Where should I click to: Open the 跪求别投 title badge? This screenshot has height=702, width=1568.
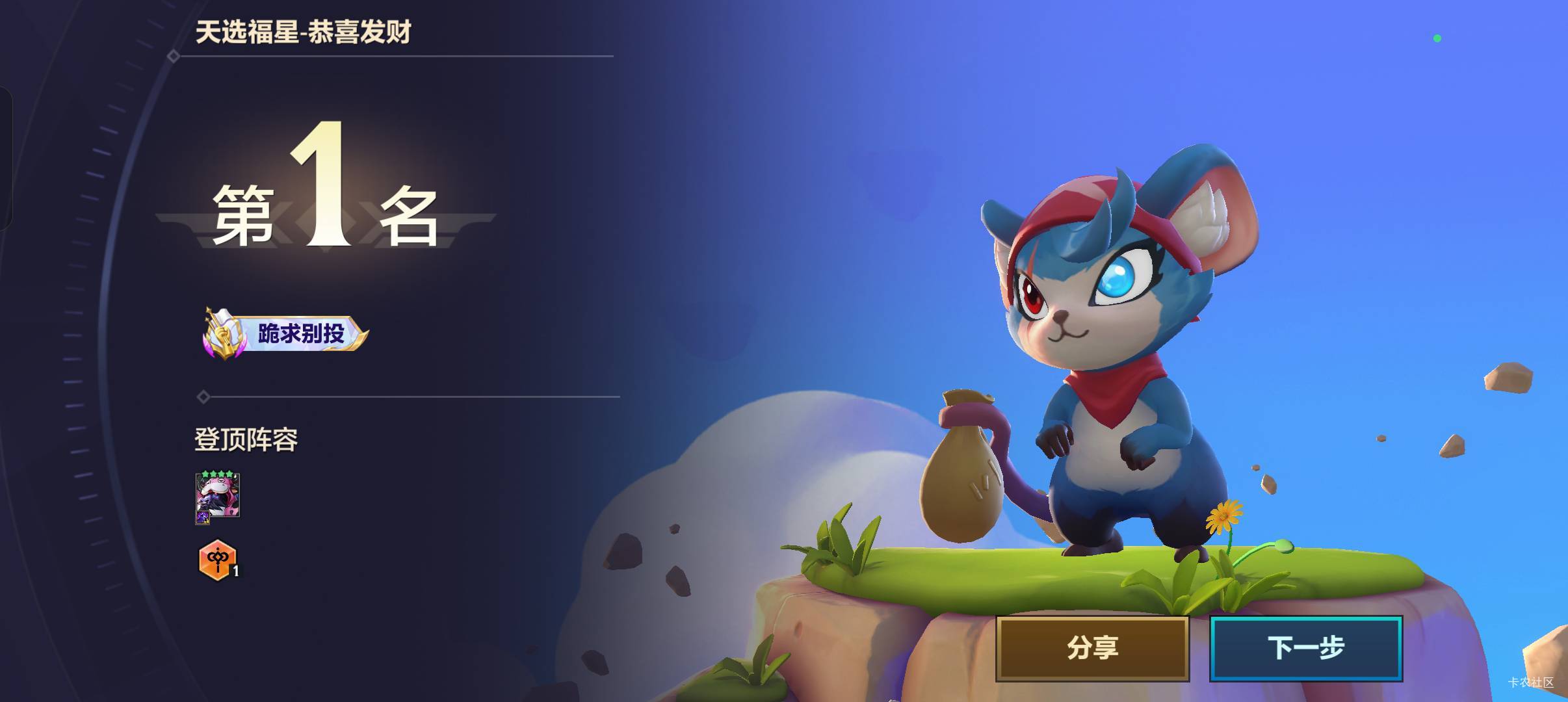[286, 333]
